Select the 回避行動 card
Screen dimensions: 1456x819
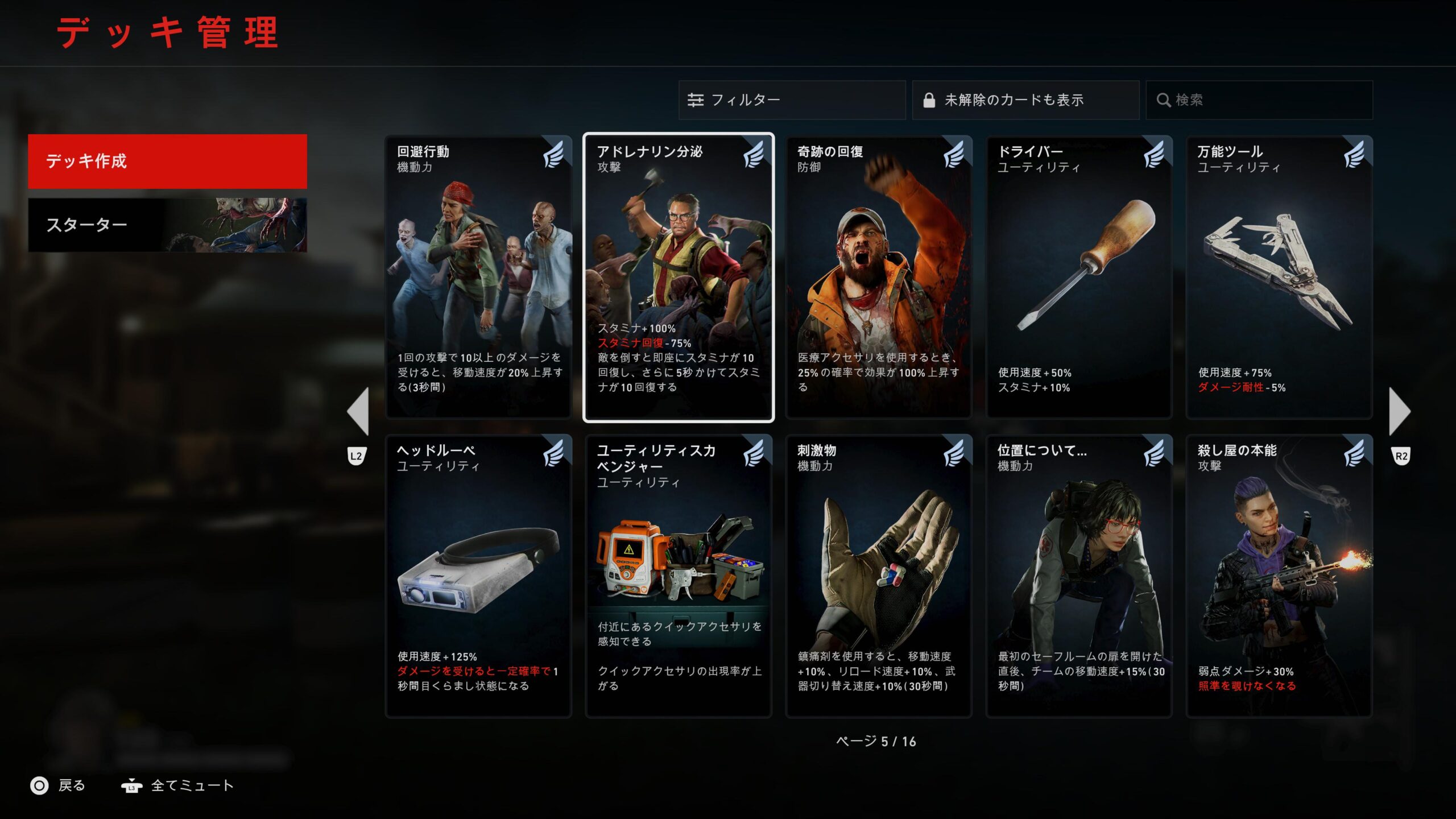click(x=478, y=278)
